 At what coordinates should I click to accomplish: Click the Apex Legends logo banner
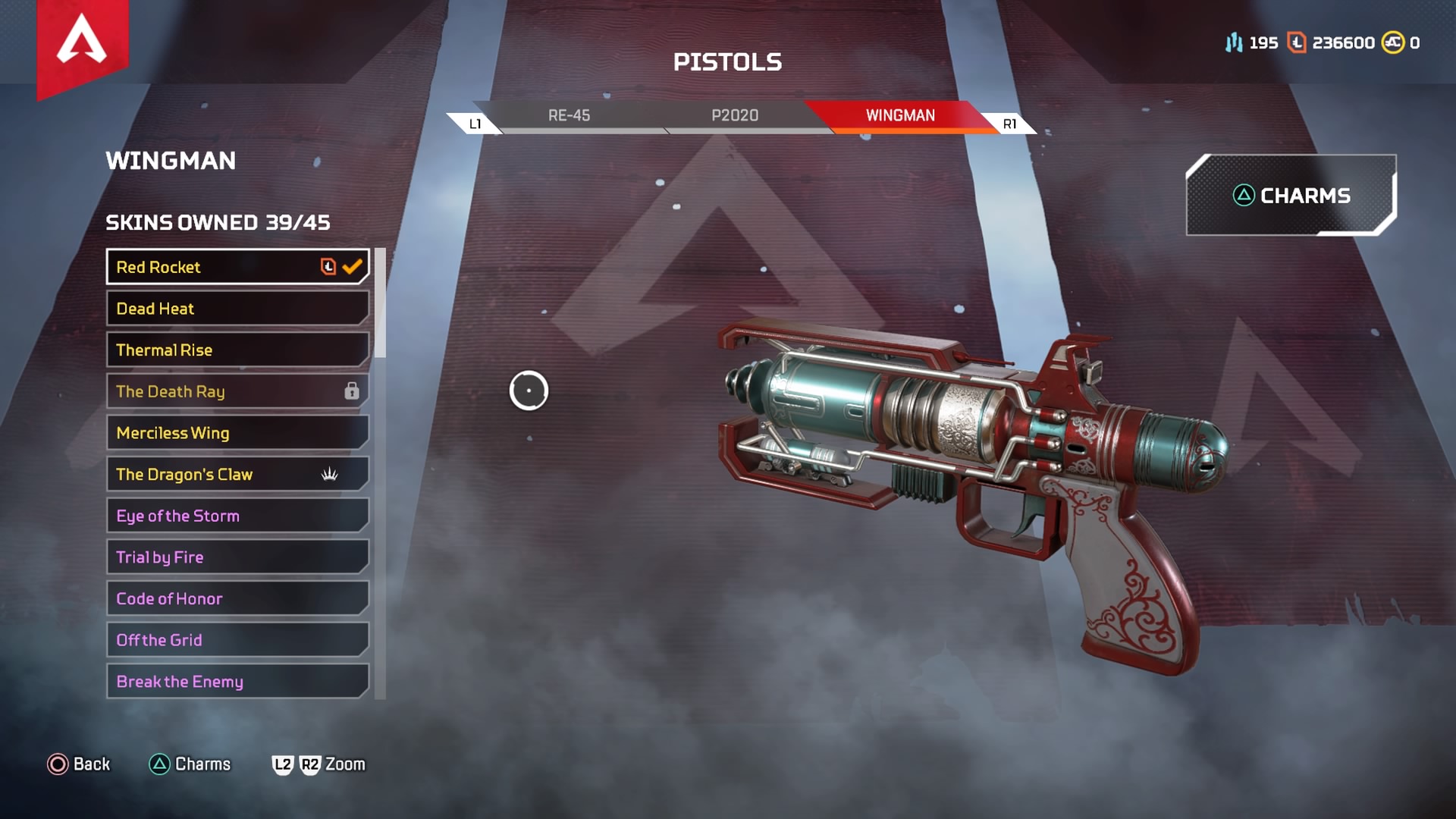(82, 44)
